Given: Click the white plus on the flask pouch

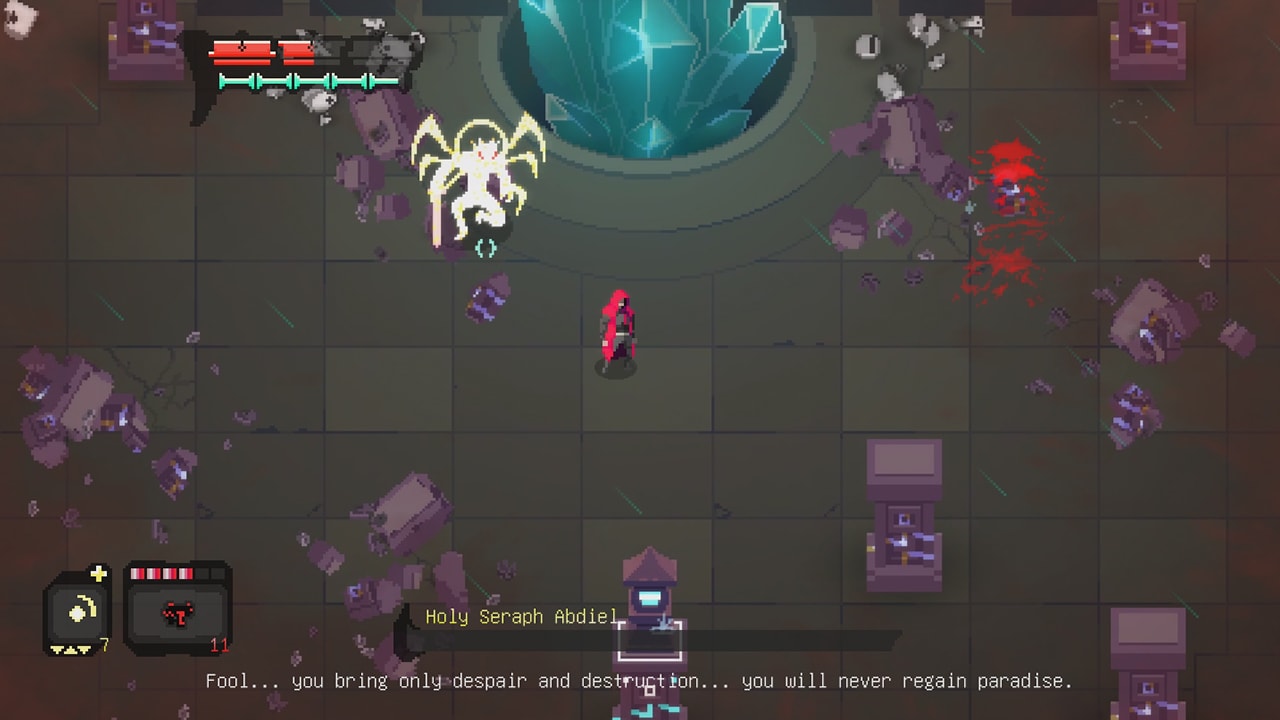Looking at the screenshot, I should 98,572.
